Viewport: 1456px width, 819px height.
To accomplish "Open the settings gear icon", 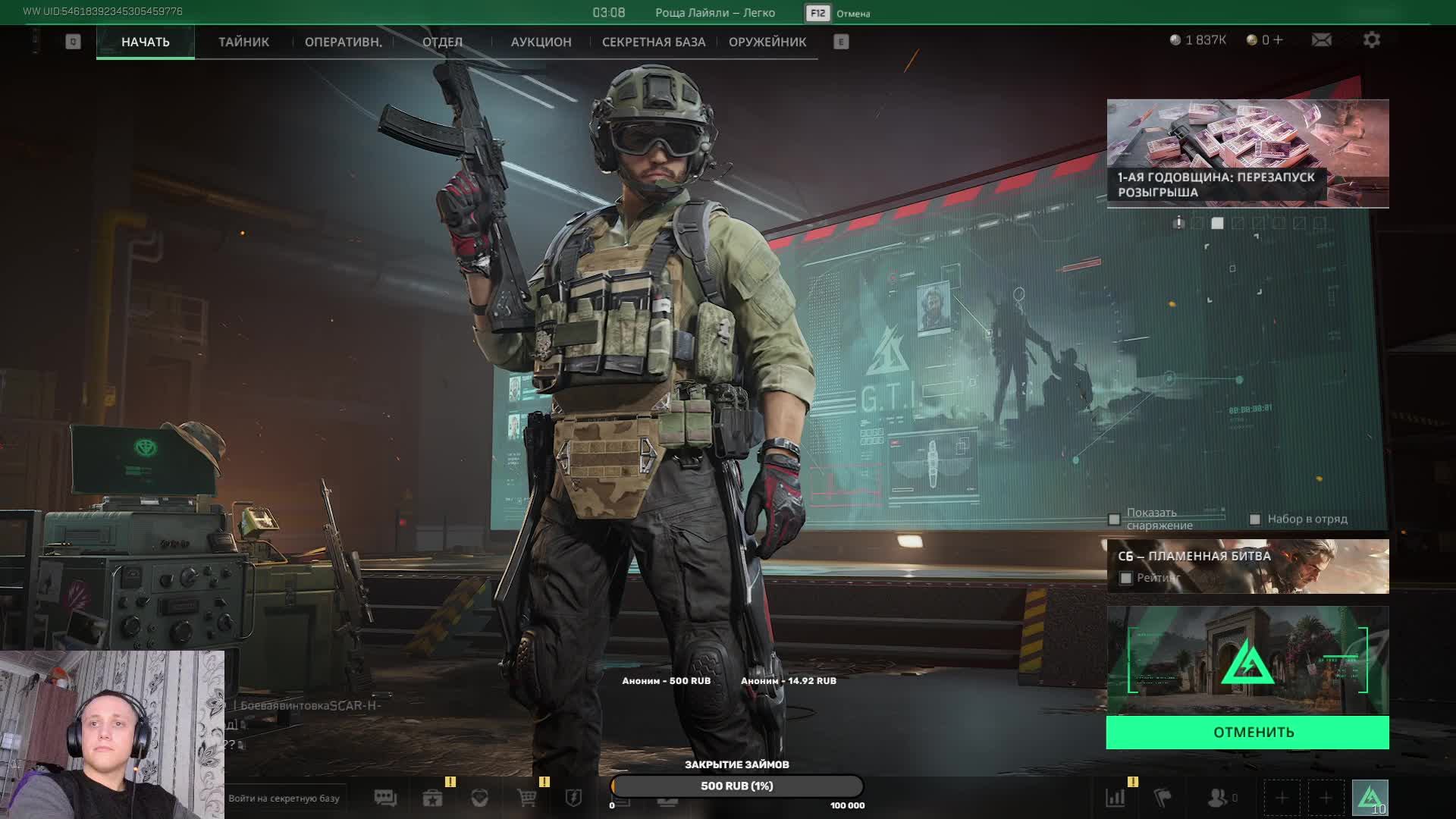I will point(1371,39).
